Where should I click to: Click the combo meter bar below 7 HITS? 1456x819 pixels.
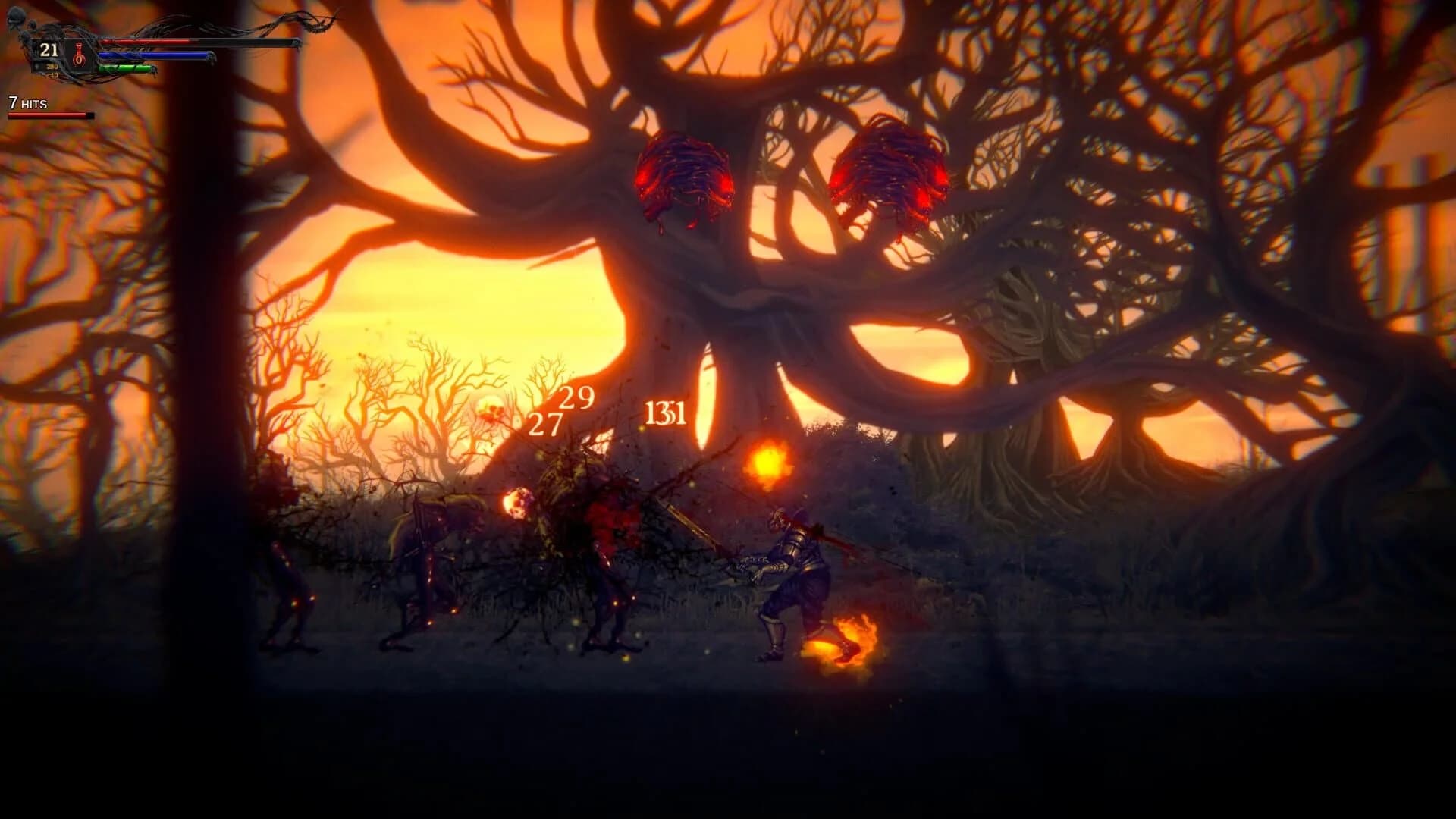(49, 116)
